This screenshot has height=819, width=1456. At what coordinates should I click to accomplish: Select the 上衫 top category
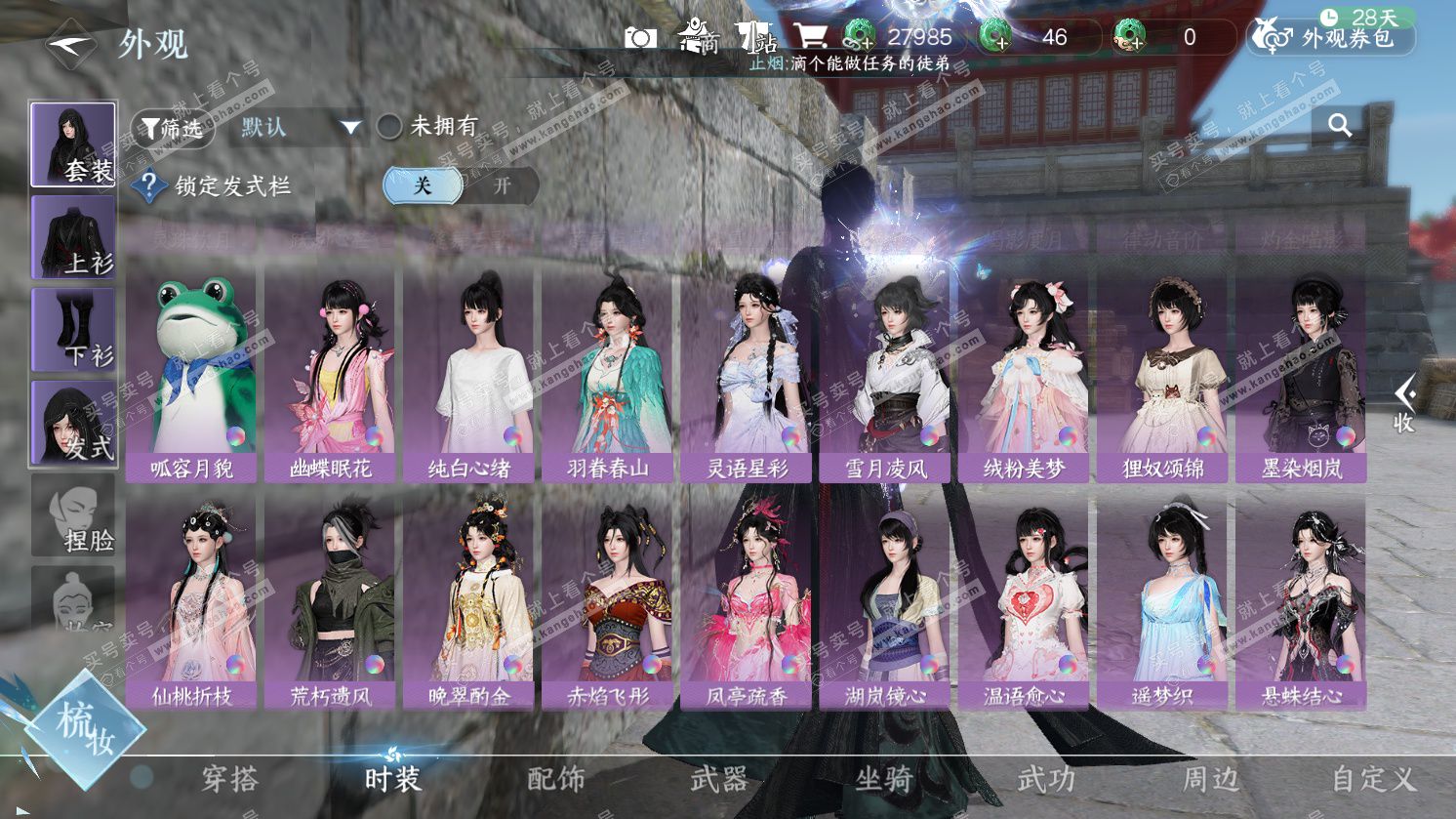pyautogui.click(x=73, y=237)
